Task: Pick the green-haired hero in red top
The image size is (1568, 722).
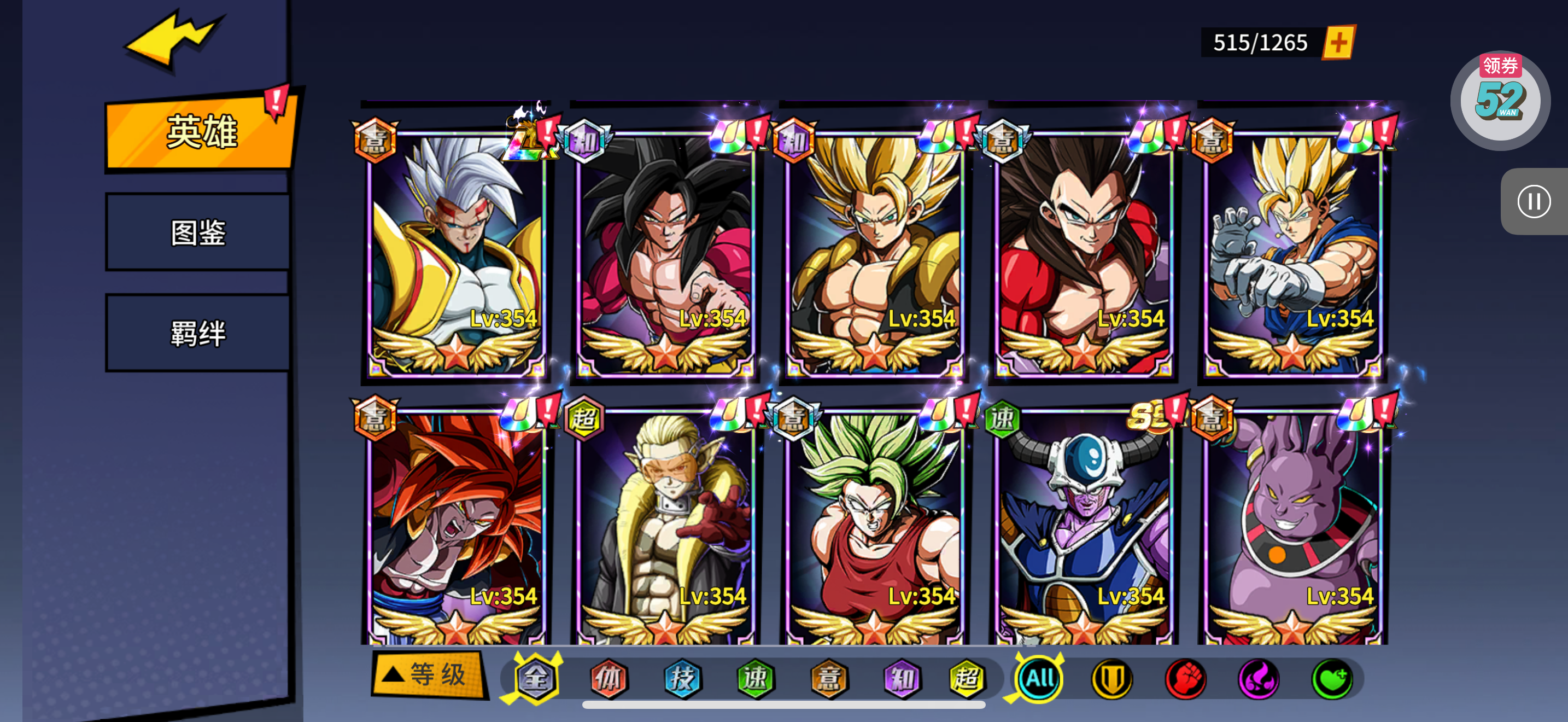Action: tap(874, 527)
